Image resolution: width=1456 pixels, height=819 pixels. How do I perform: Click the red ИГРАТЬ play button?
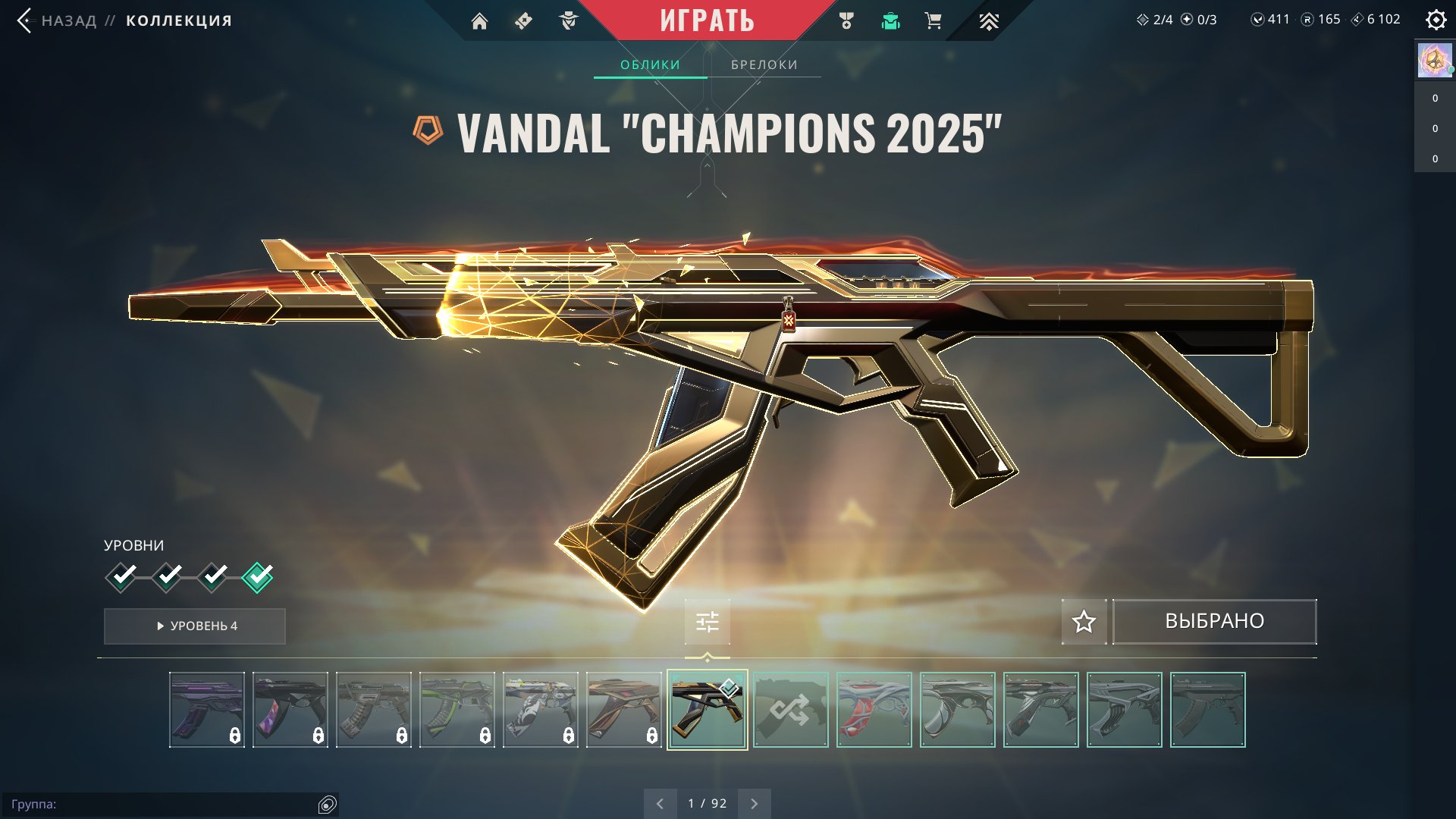[x=707, y=20]
